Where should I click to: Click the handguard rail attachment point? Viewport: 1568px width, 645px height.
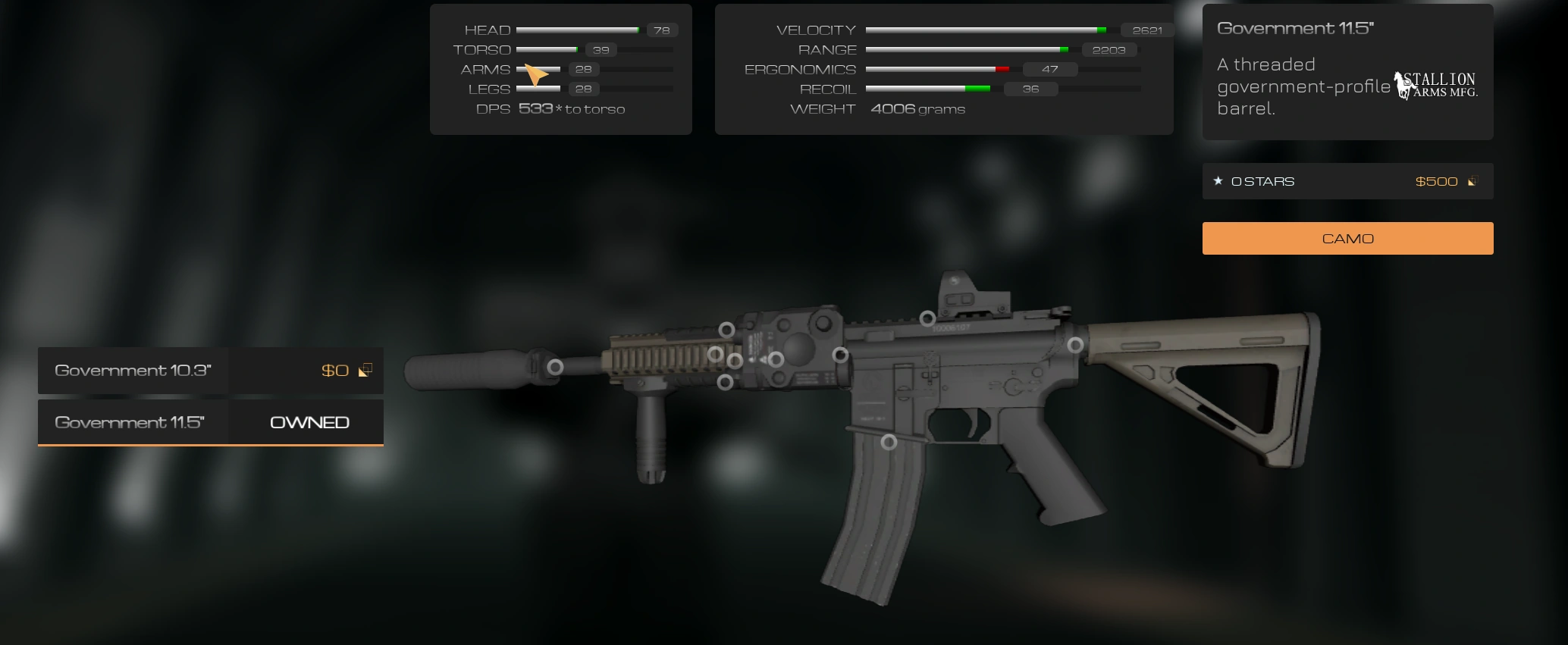click(x=716, y=355)
